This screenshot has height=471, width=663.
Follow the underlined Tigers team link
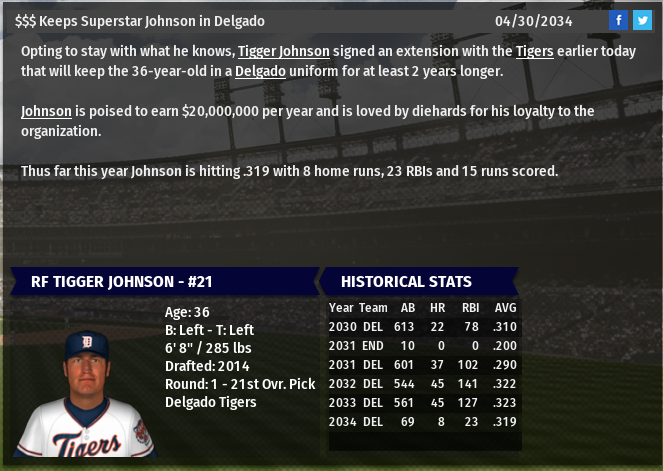534,51
